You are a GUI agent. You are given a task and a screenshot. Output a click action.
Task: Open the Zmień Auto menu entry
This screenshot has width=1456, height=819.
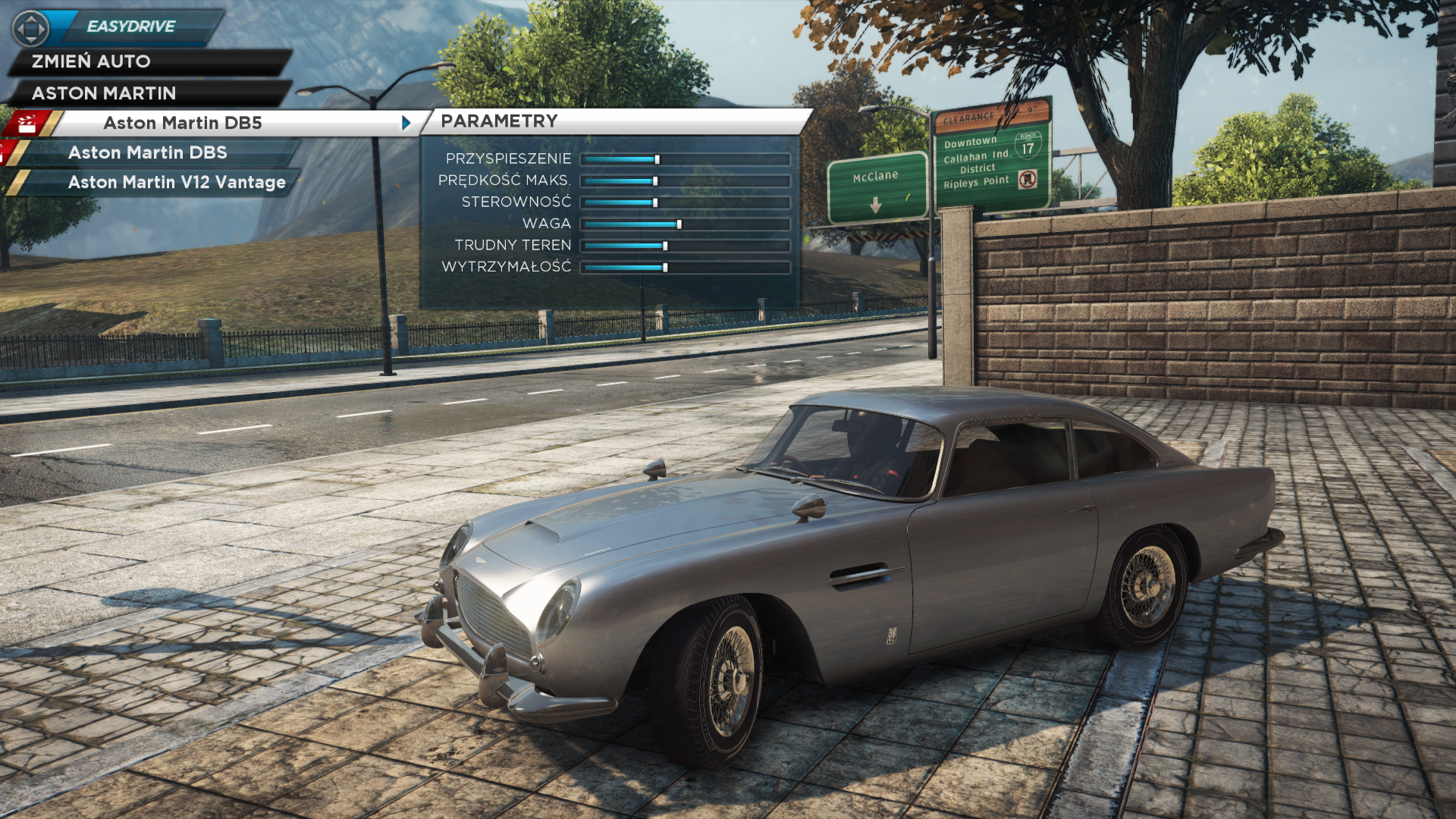click(x=91, y=61)
